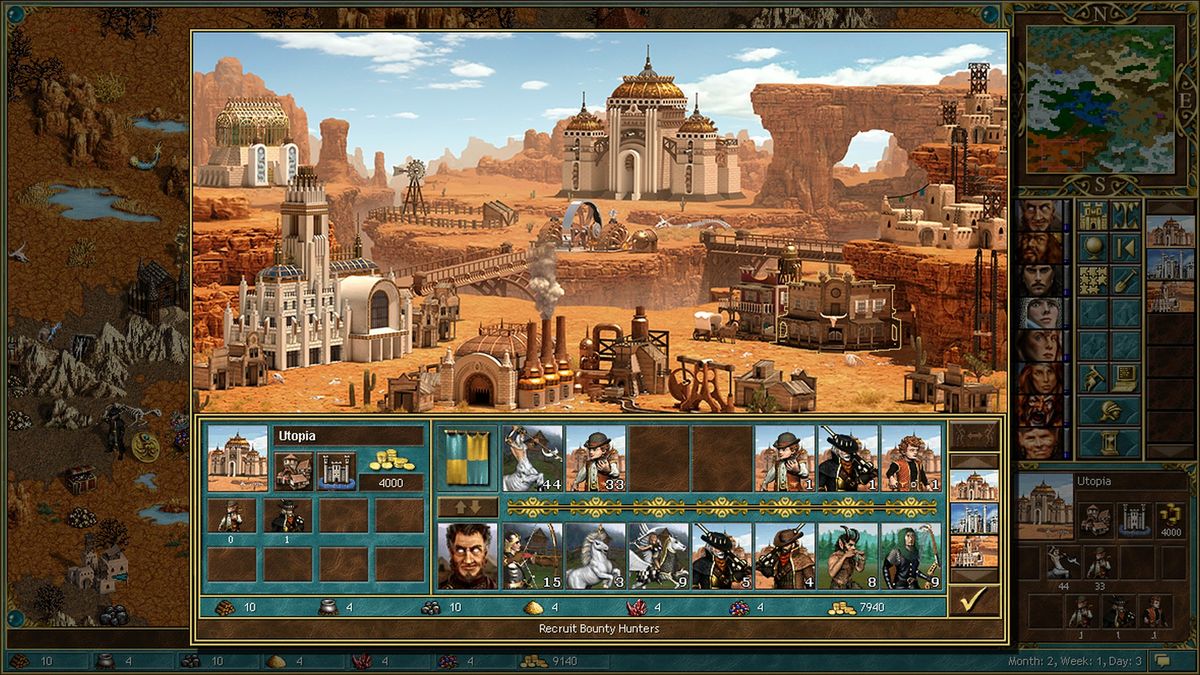Switch to the third town in the town list

(x=973, y=550)
